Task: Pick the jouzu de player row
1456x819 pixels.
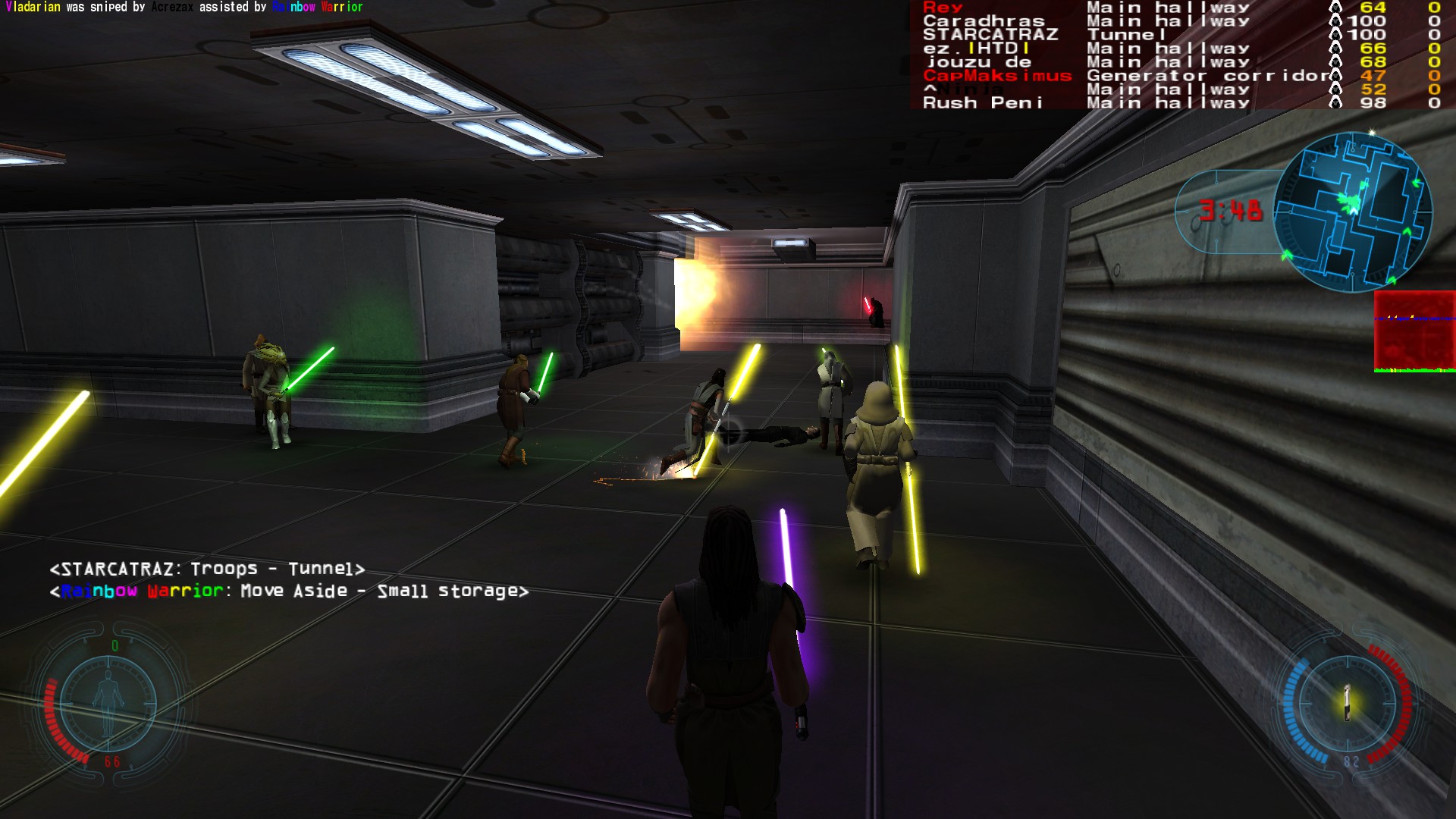Action: point(978,62)
